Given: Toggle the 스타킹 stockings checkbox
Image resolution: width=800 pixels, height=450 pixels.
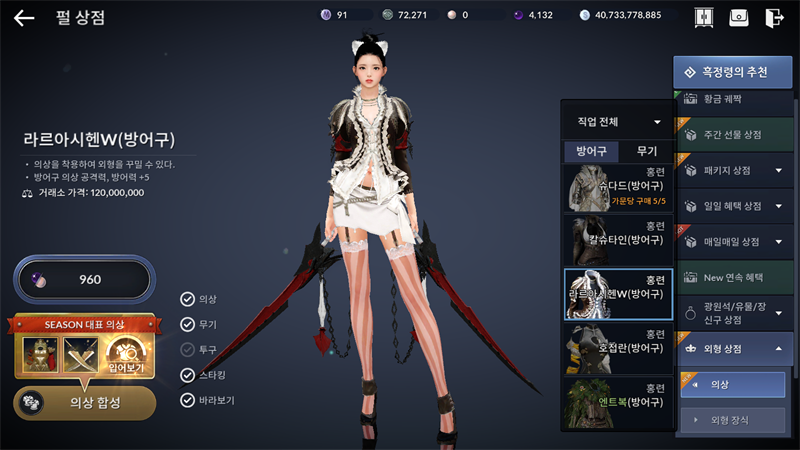Looking at the screenshot, I should point(187,375).
